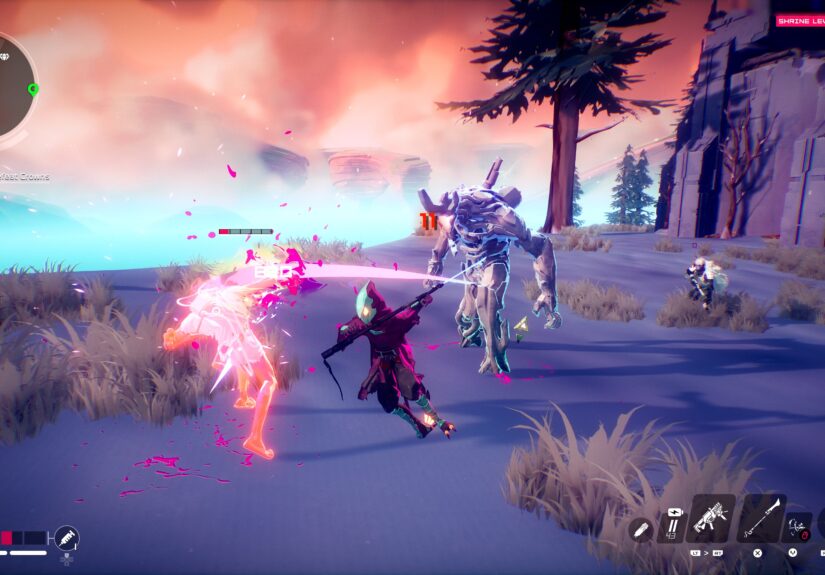
Task: Use the healing syringe item
Action: click(66, 538)
